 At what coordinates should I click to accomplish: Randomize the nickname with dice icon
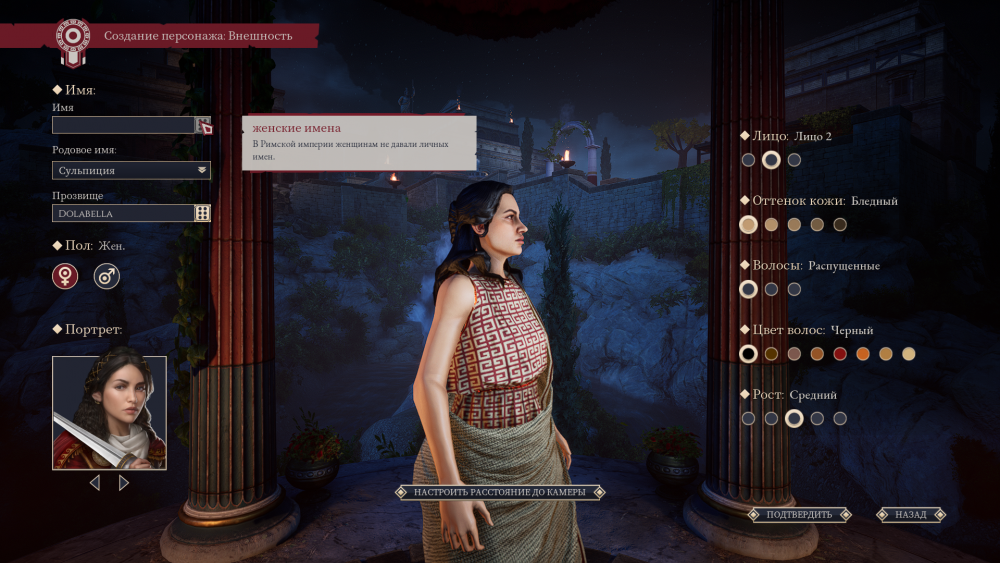[203, 213]
